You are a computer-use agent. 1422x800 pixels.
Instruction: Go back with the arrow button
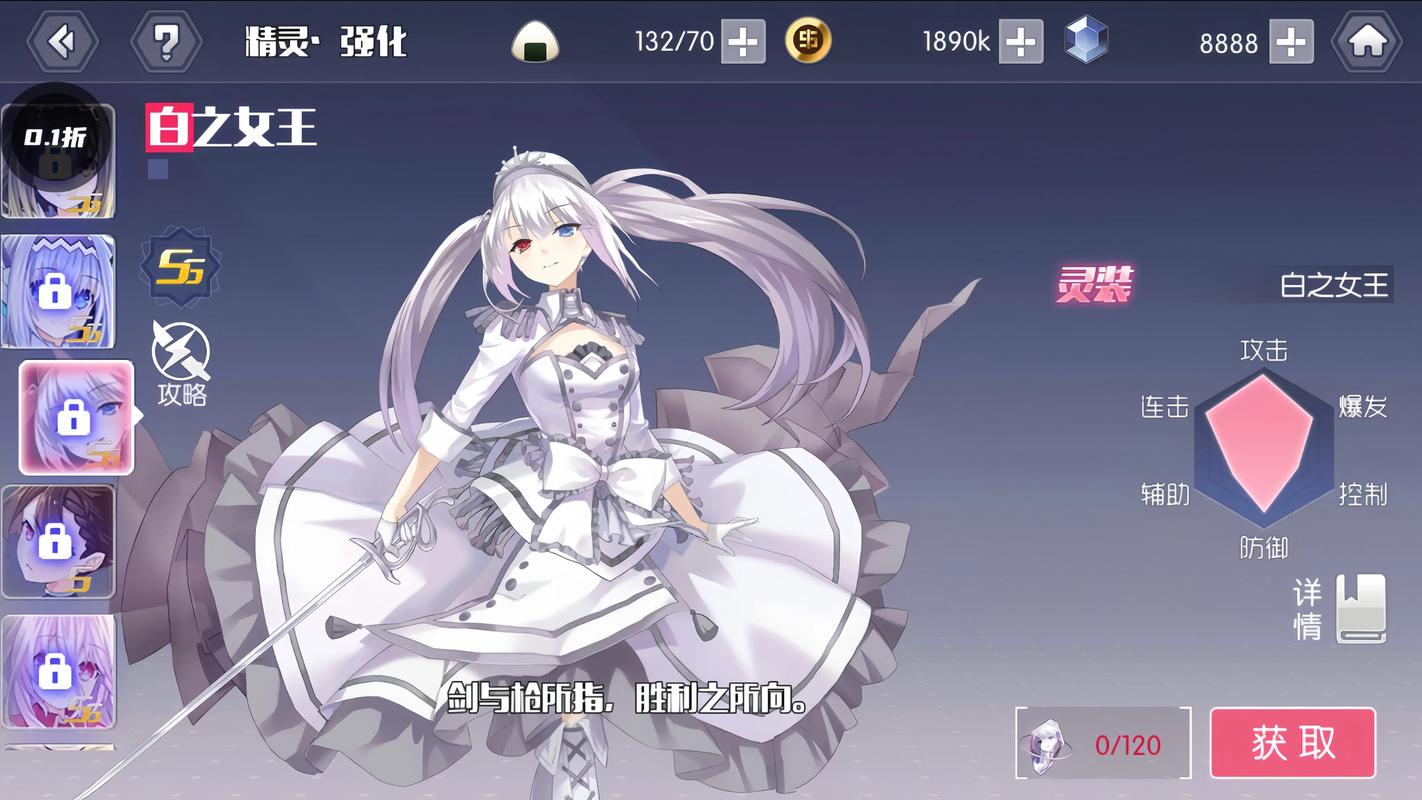pyautogui.click(x=62, y=41)
